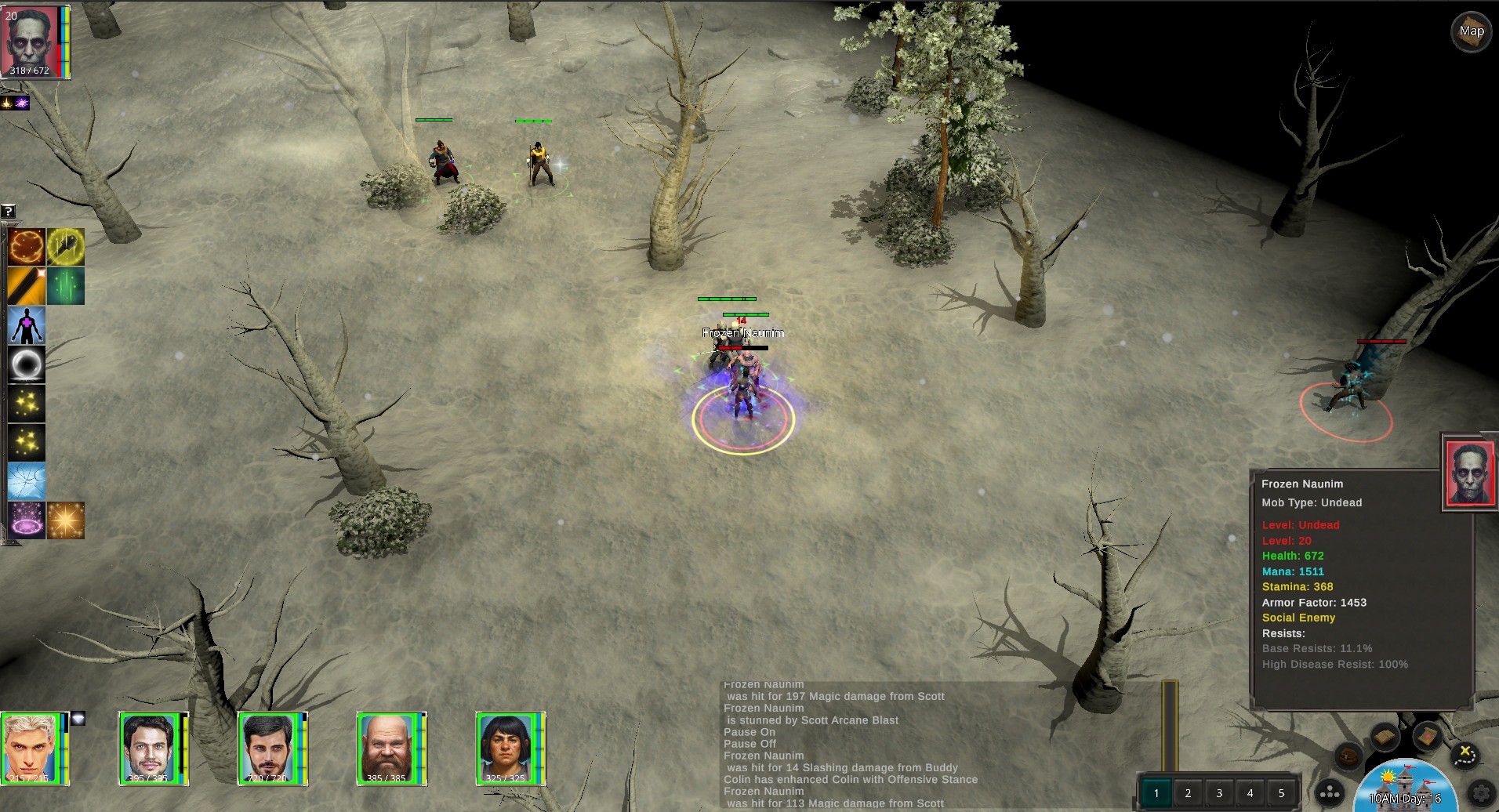The height and width of the screenshot is (812, 1499).
Task: Click the Frozen Naunim target portrait
Action: pos(1468,473)
